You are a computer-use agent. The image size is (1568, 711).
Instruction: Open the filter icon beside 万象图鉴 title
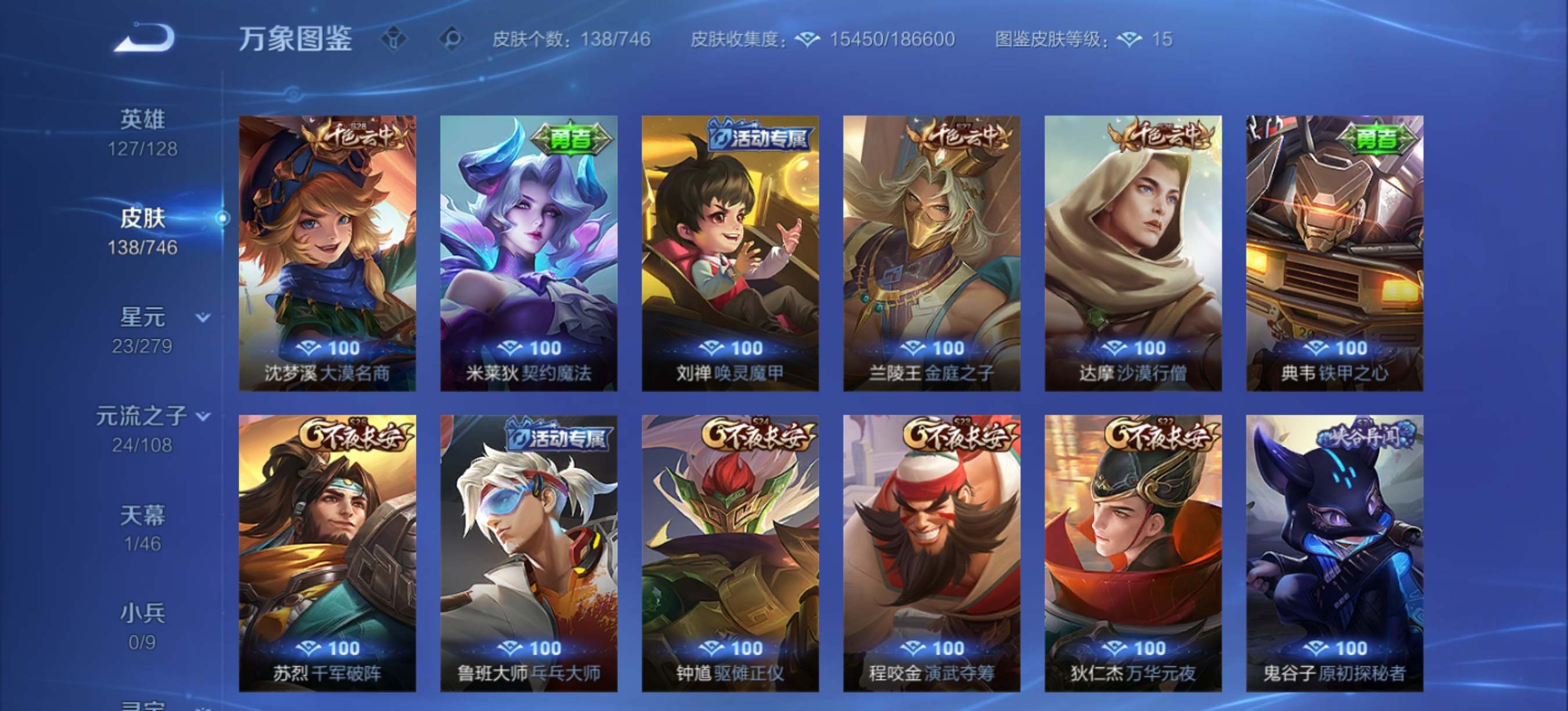pos(395,38)
